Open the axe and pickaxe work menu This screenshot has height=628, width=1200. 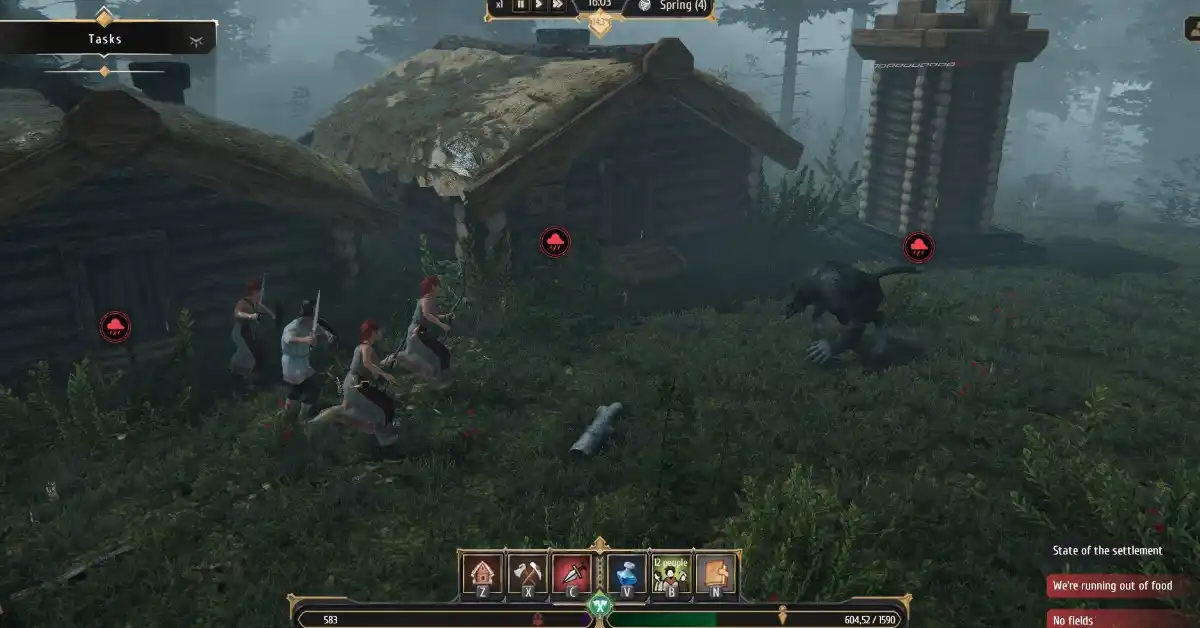tap(527, 574)
